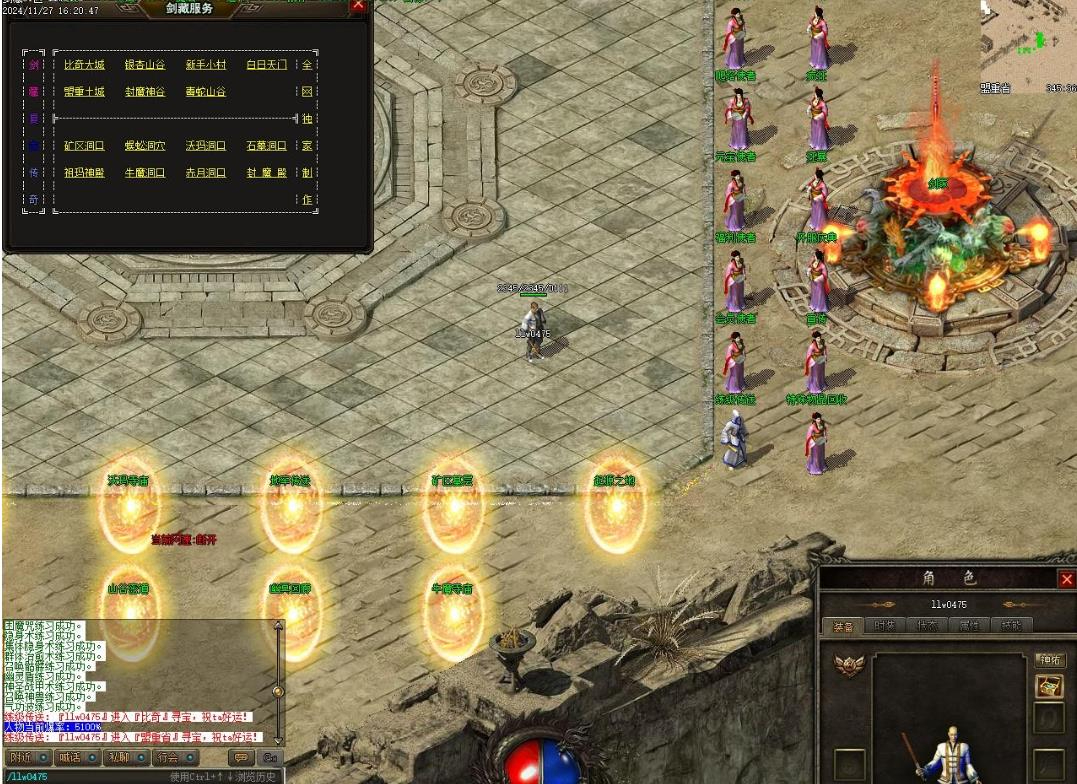Image resolution: width=1077 pixels, height=784 pixels.
Task: Select the 新手小村 teleport link
Action: [x=206, y=65]
